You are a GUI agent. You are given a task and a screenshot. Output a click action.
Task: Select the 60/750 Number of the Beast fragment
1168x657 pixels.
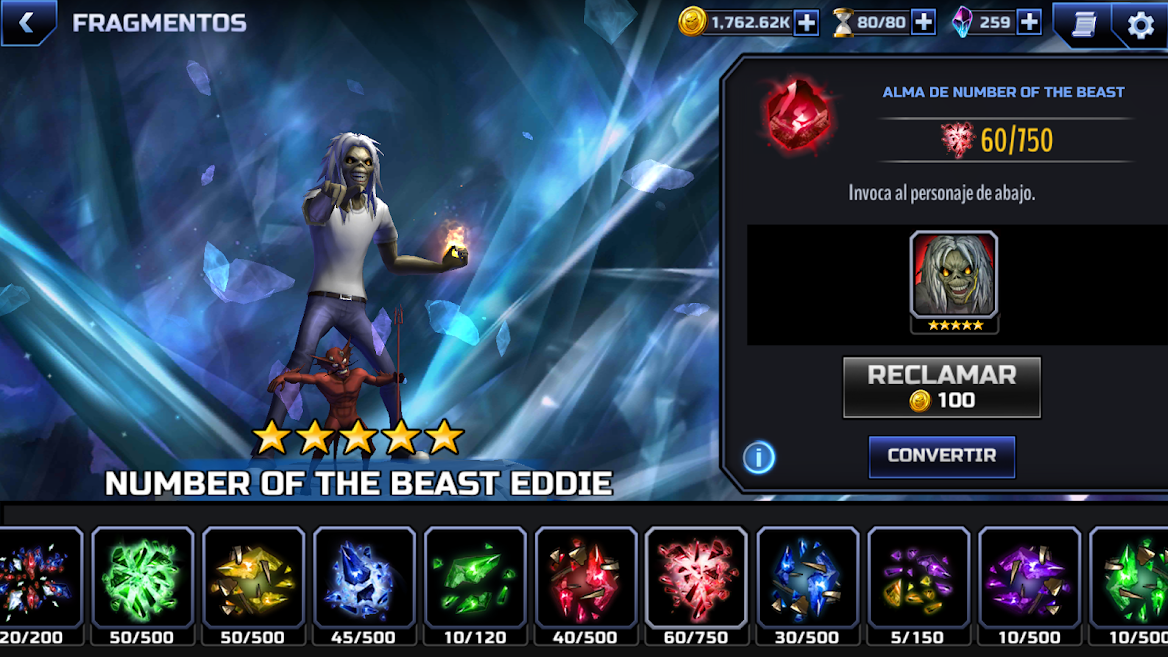click(696, 578)
